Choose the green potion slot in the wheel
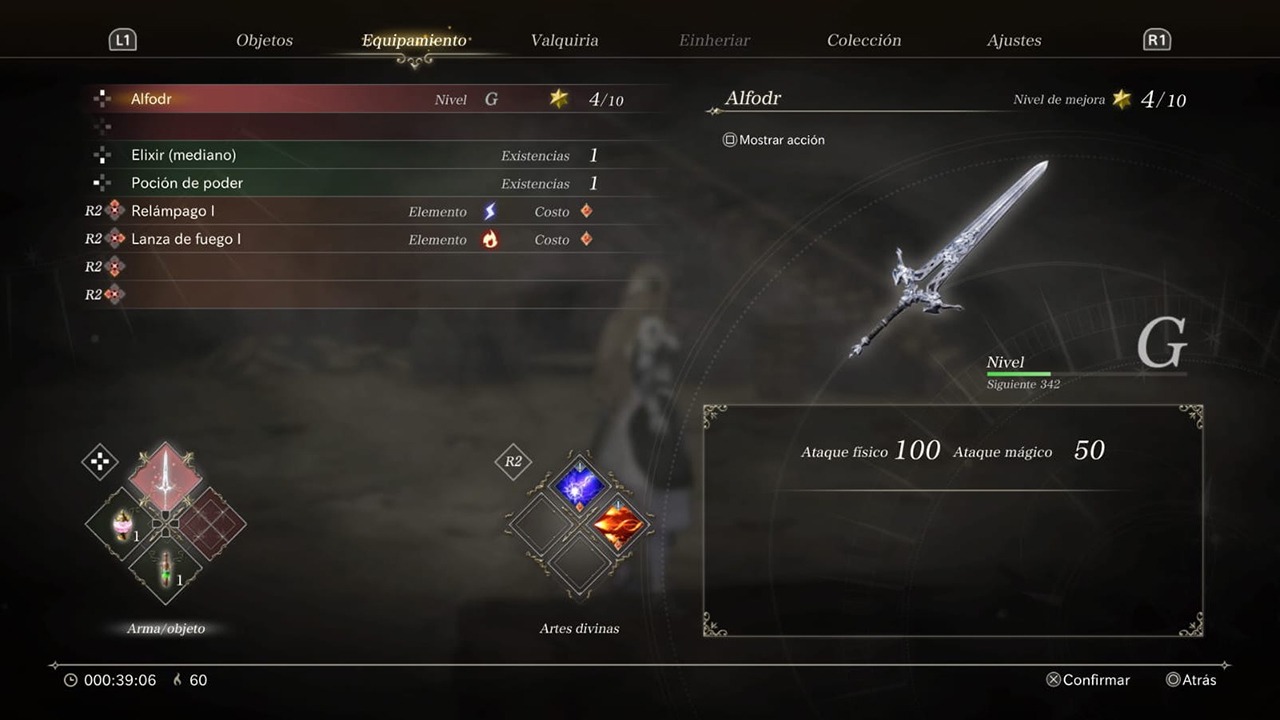The height and width of the screenshot is (720, 1280). [x=166, y=567]
